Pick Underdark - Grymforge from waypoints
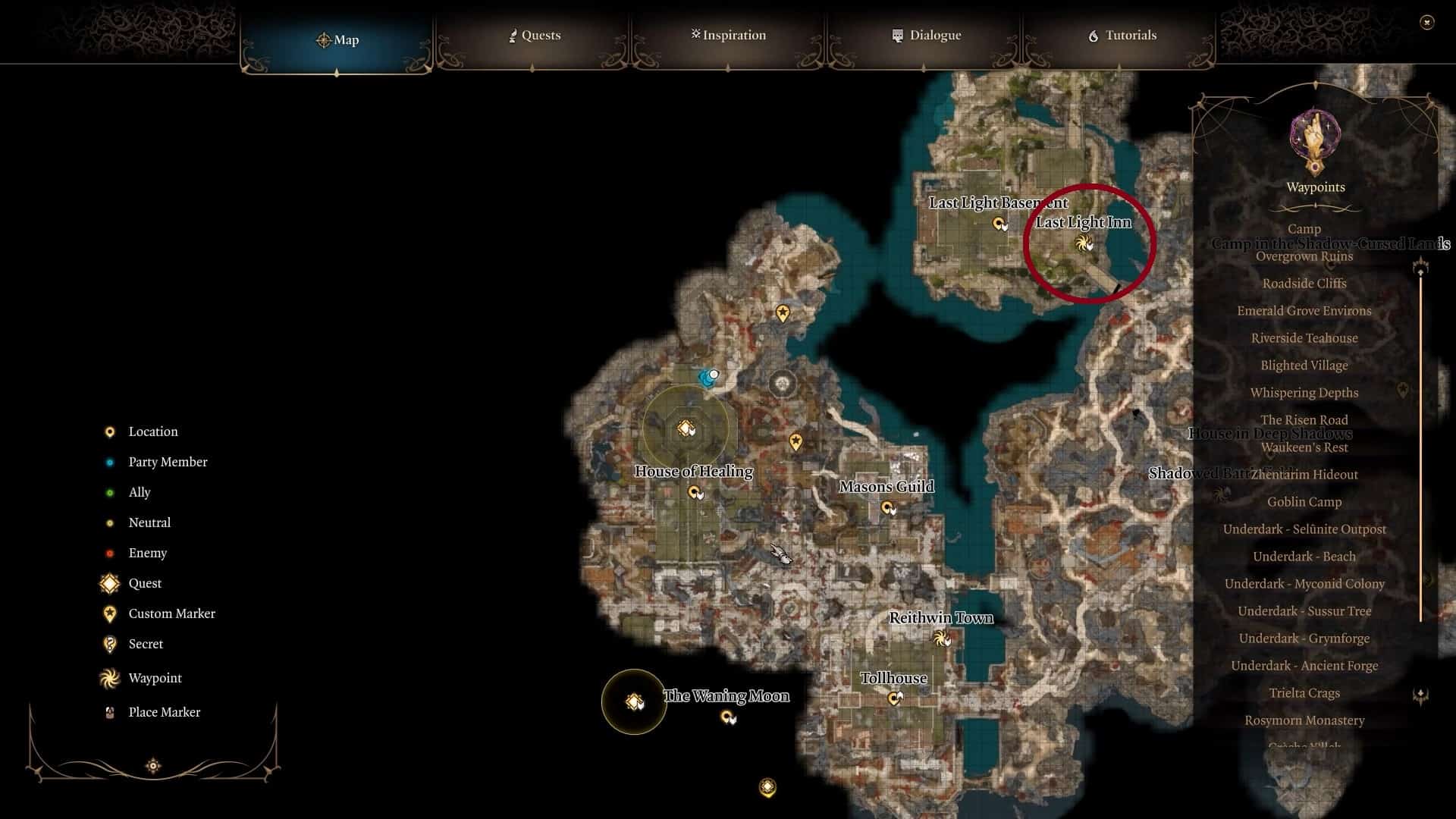Image resolution: width=1456 pixels, height=819 pixels. (x=1304, y=639)
